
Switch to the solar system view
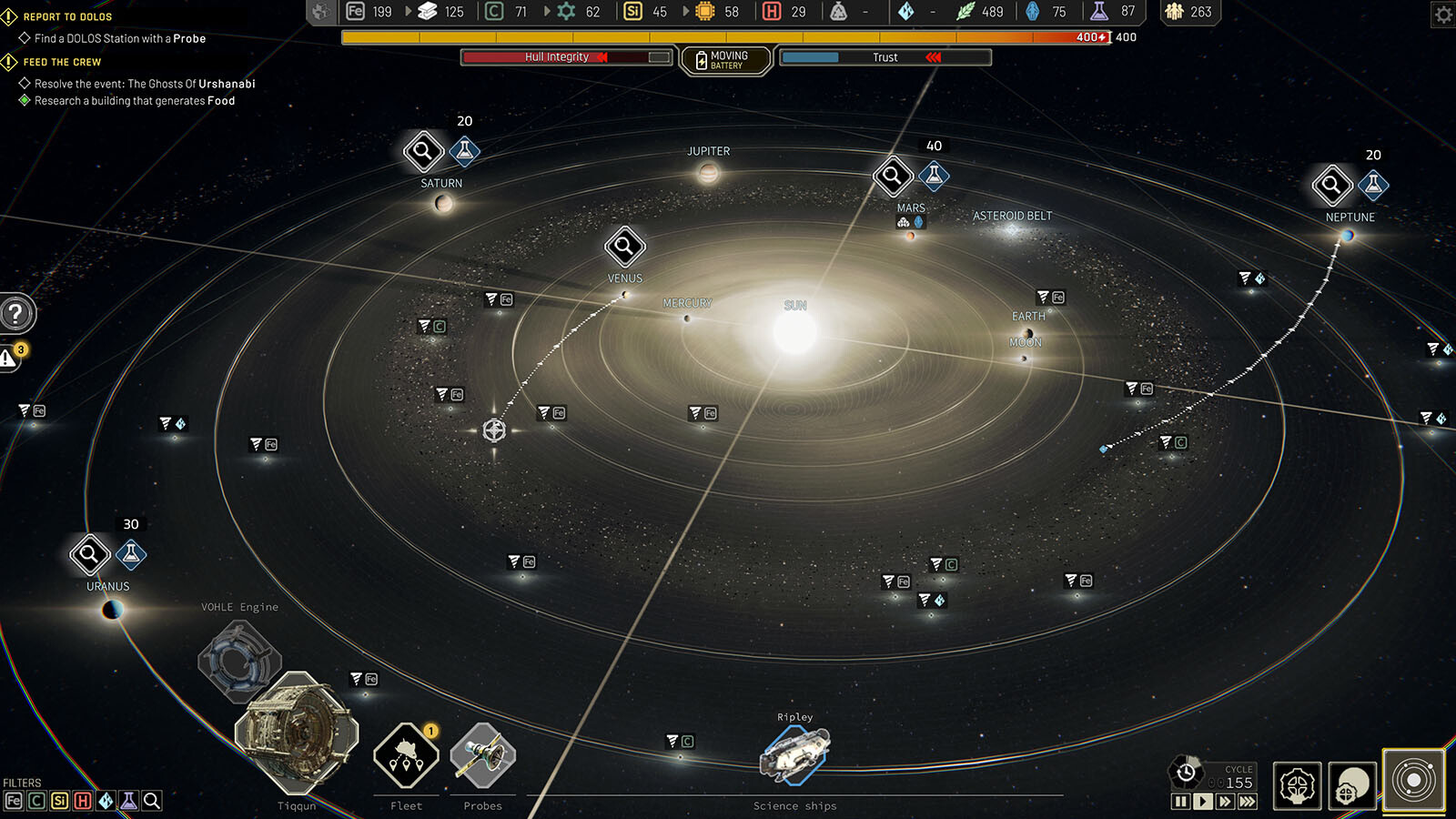pyautogui.click(x=1413, y=781)
